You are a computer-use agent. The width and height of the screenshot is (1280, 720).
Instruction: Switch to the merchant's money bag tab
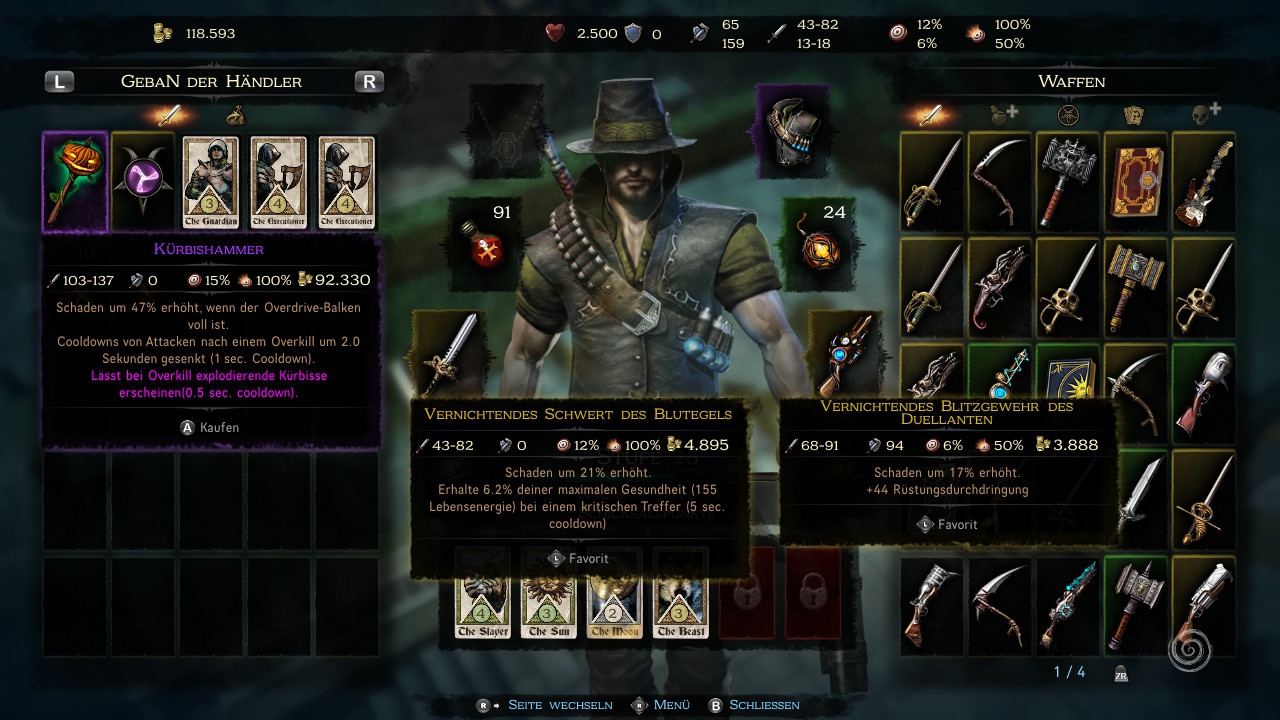pos(236,114)
